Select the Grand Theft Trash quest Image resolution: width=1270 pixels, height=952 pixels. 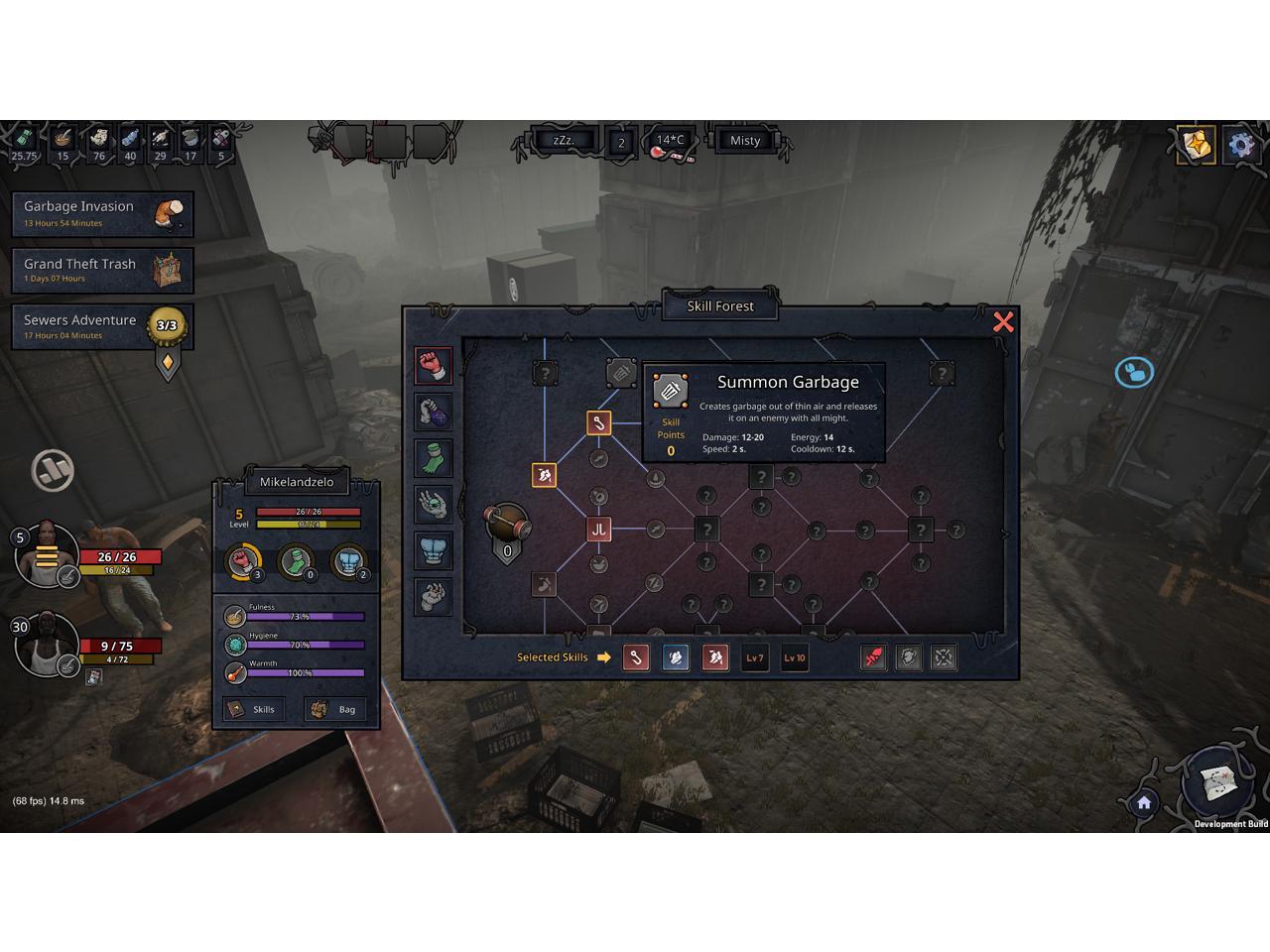(102, 270)
